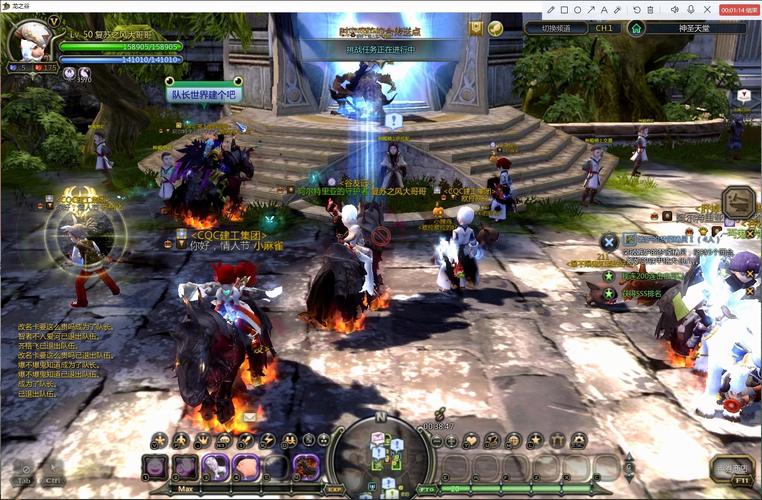Open the gold shield banner icon

click(x=476, y=28)
